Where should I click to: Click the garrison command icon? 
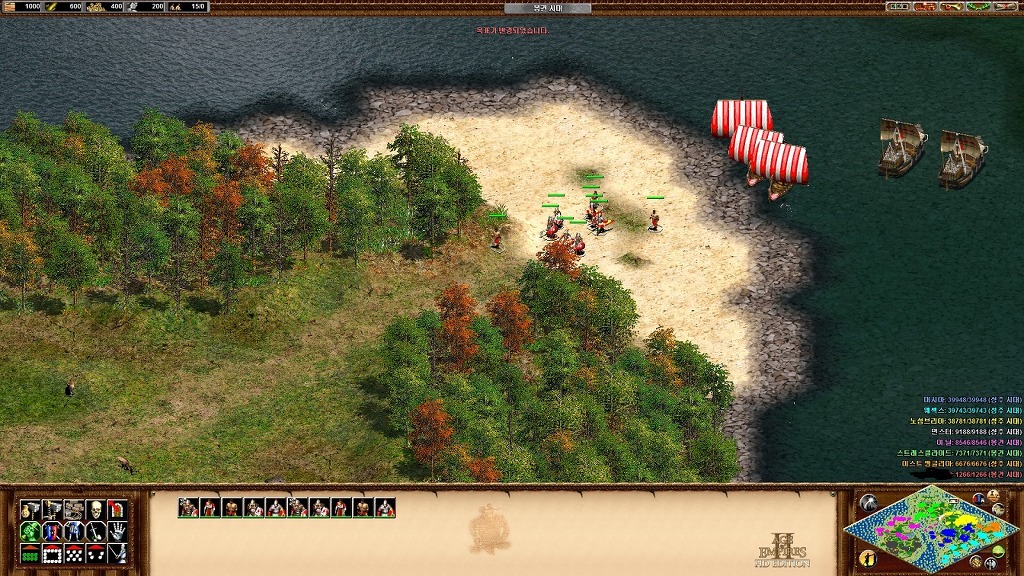pyautogui.click(x=118, y=510)
